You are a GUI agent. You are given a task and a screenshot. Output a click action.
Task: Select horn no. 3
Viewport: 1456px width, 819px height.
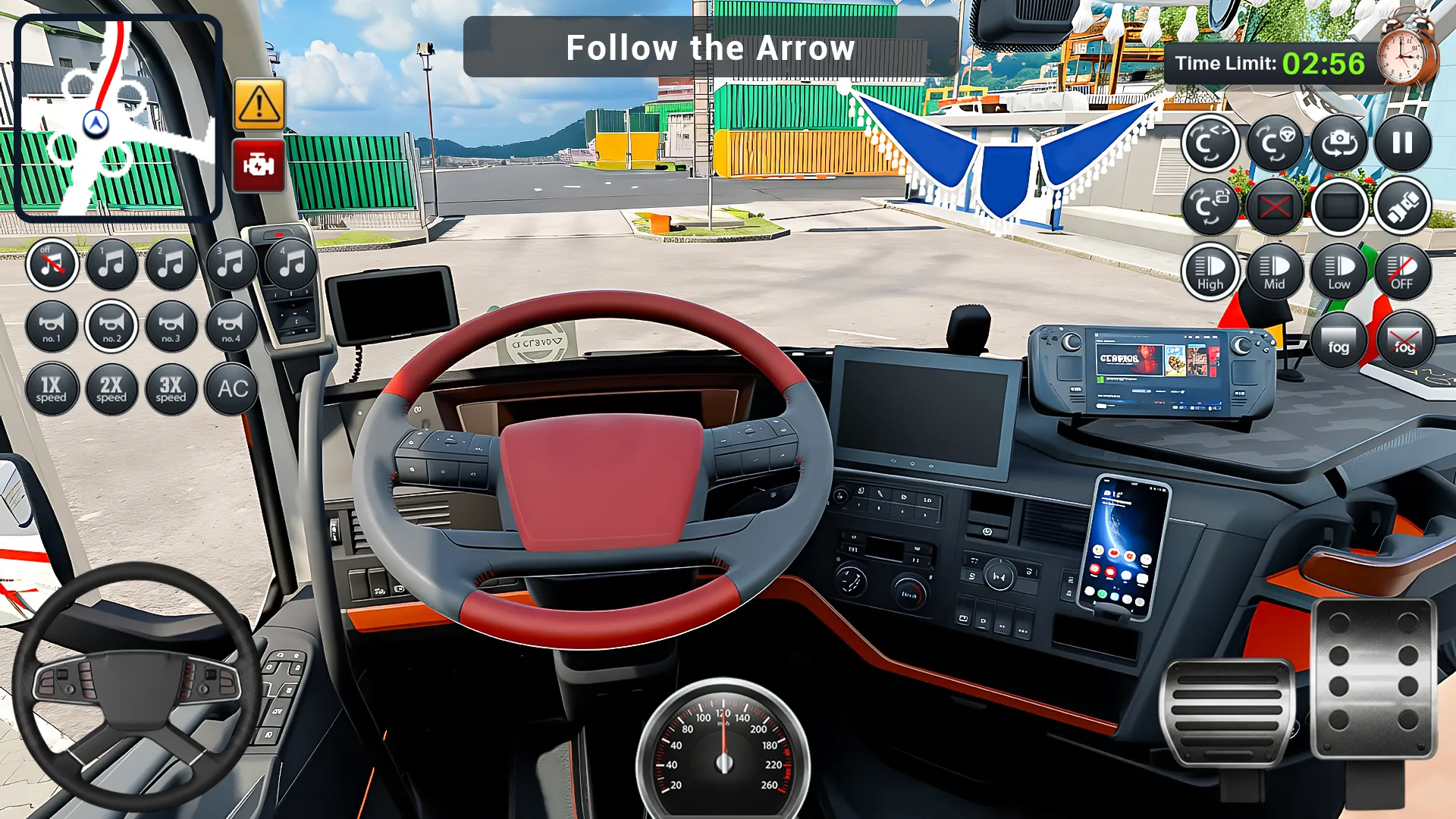coord(171,326)
